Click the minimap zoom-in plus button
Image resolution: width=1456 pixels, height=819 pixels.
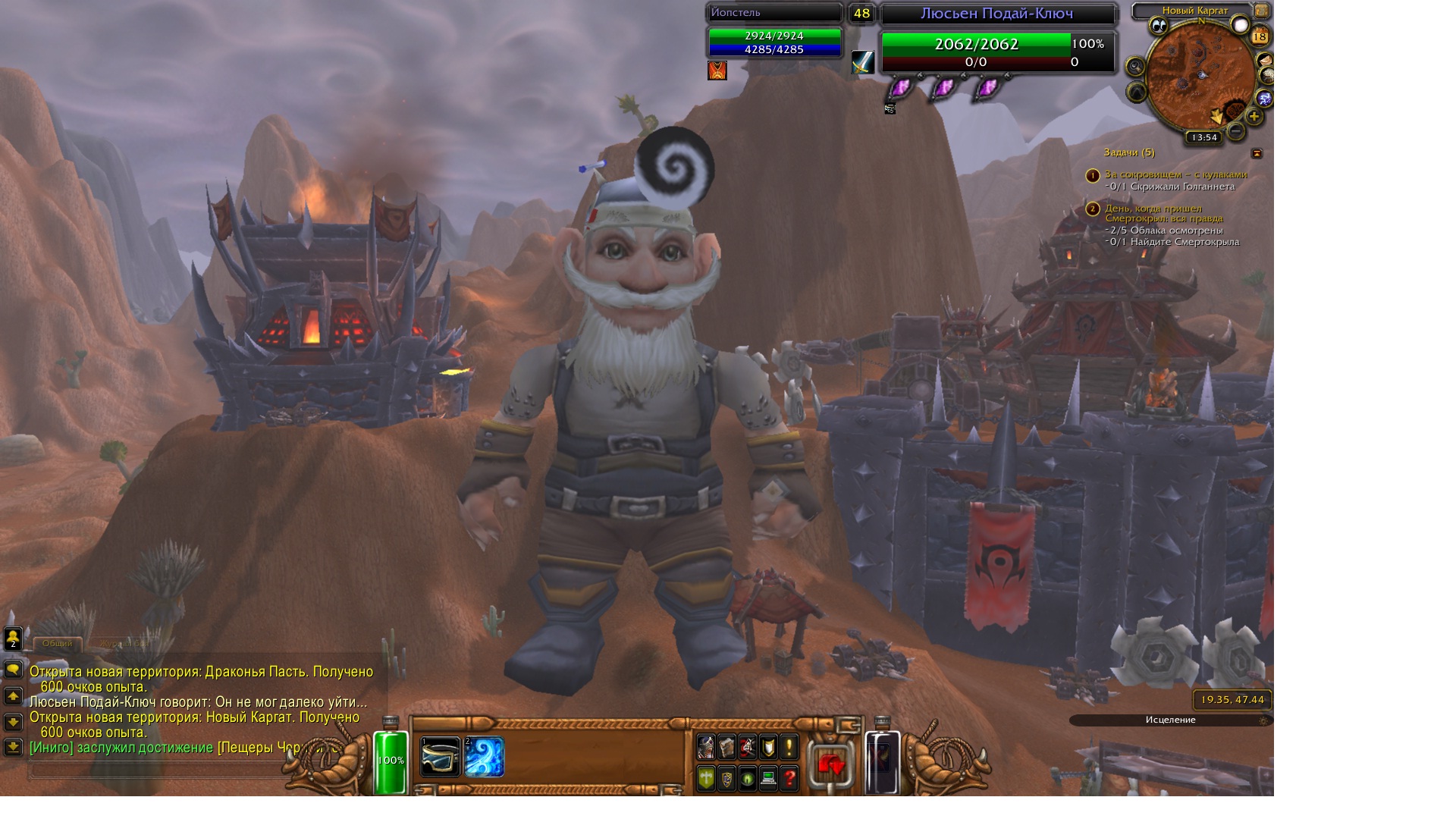(1254, 116)
